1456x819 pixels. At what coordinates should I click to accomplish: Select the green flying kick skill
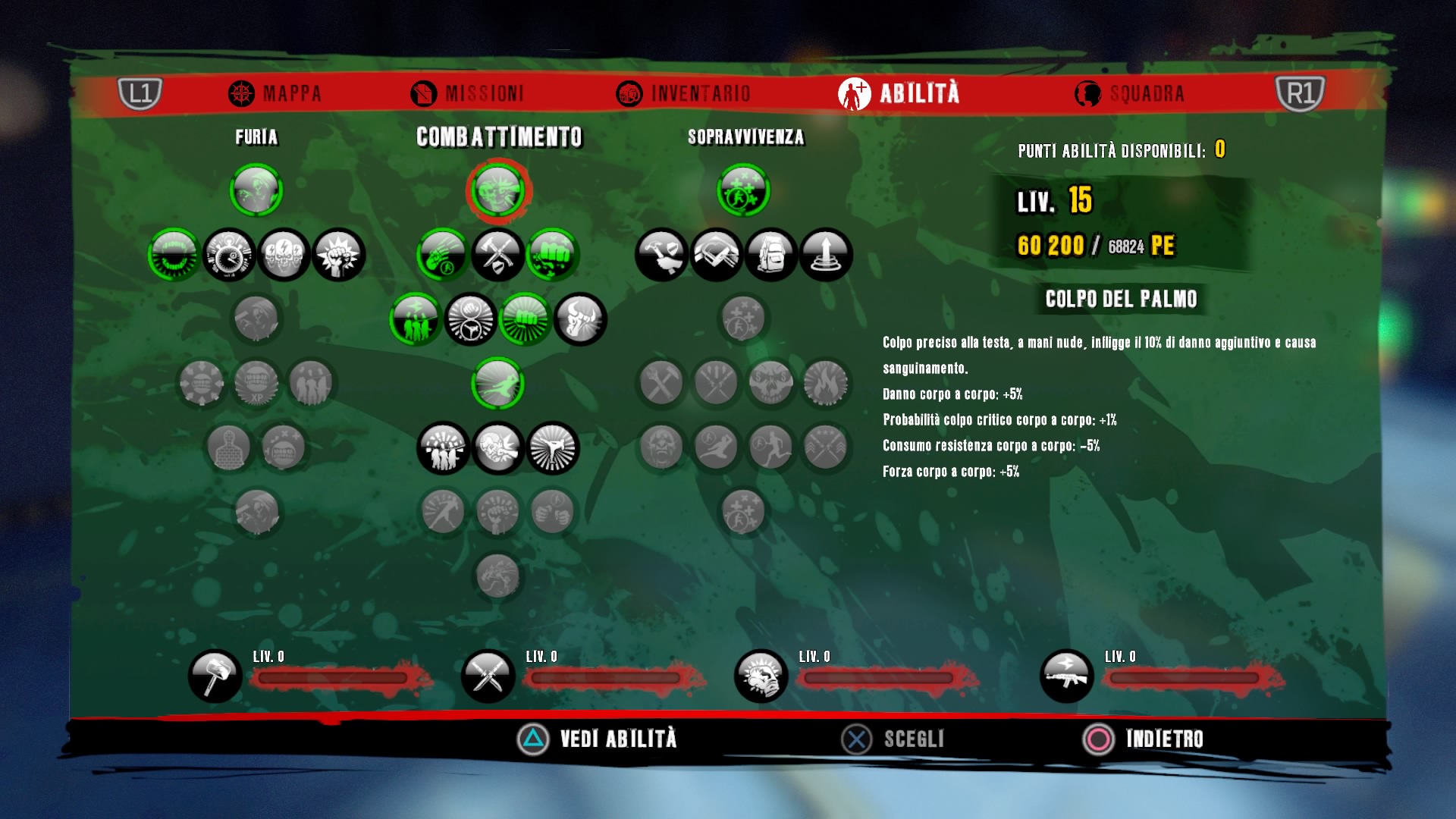pyautogui.click(x=497, y=384)
